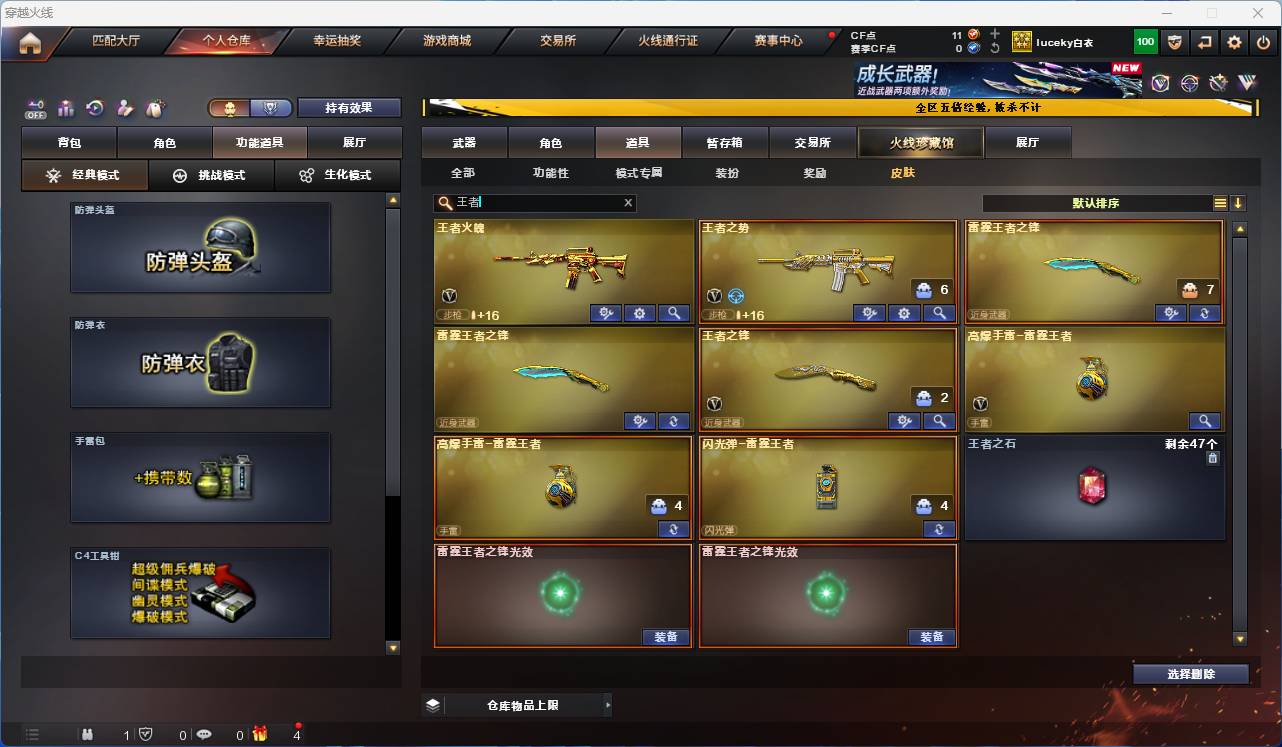Open the 挑战模式 tab in left panel
Image resolution: width=1282 pixels, height=747 pixels.
coord(210,176)
